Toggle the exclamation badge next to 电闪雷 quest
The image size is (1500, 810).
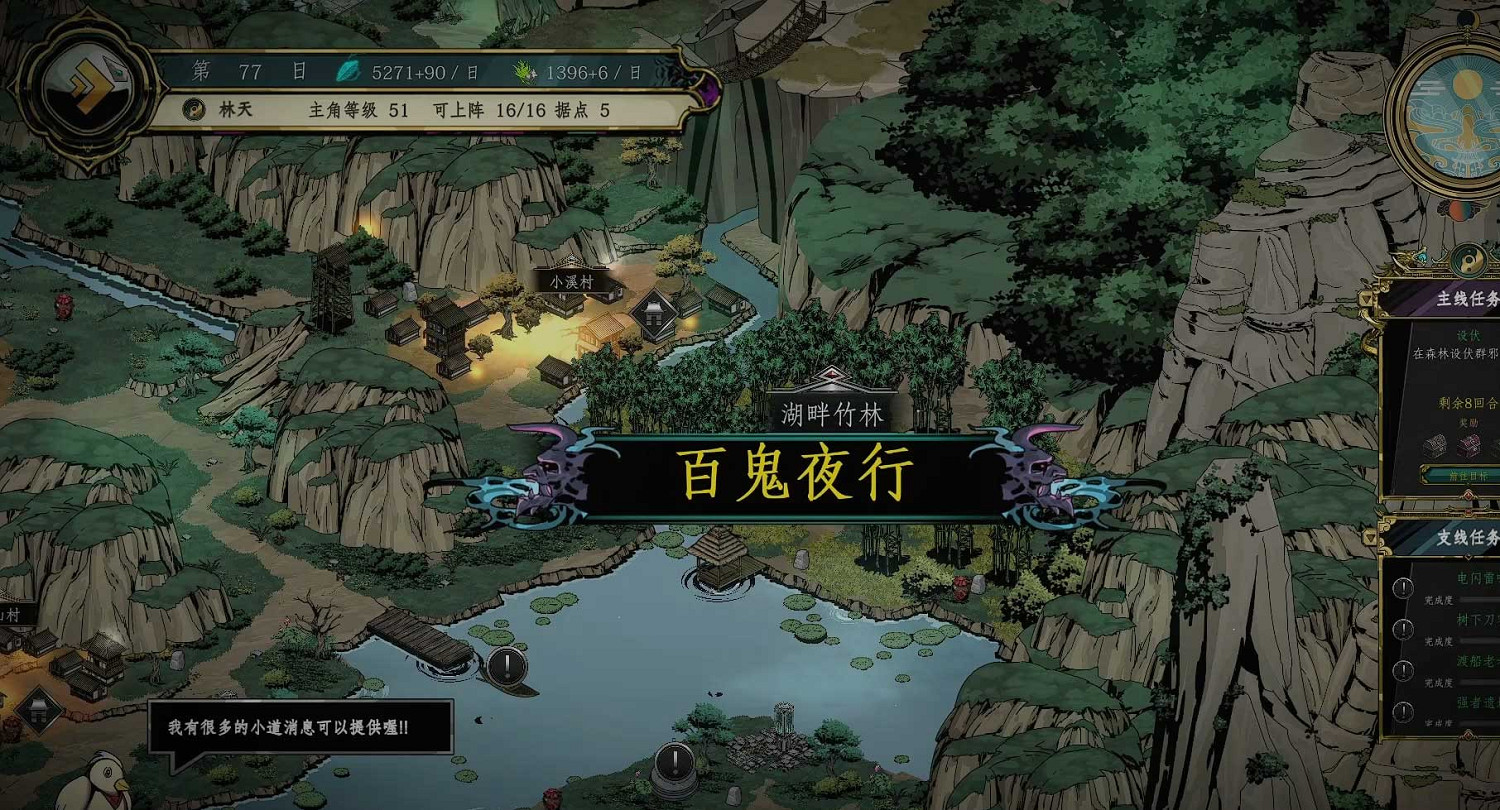(x=1402, y=588)
